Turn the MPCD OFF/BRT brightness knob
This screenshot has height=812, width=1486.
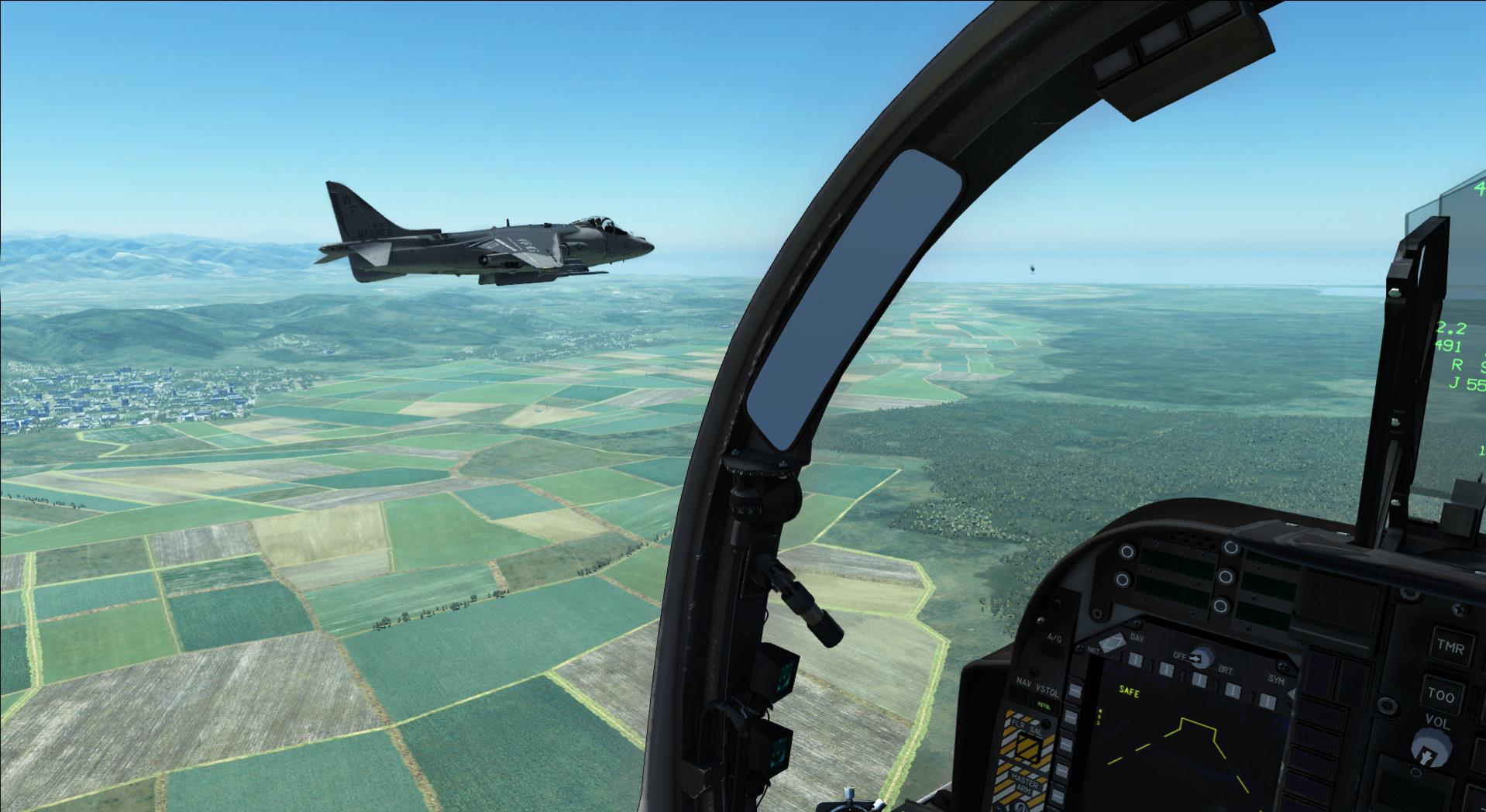[x=1201, y=657]
